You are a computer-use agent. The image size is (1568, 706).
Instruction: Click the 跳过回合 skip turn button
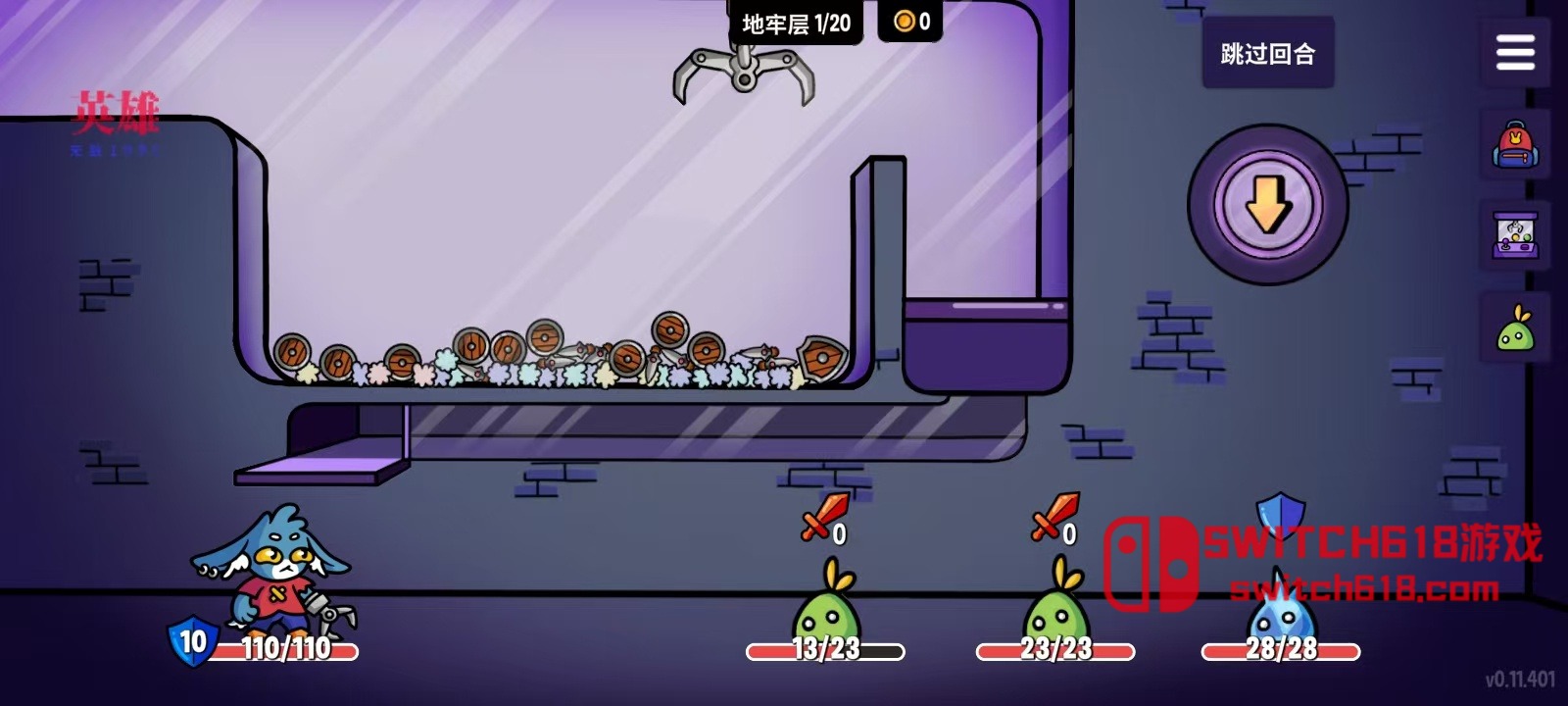[1267, 53]
